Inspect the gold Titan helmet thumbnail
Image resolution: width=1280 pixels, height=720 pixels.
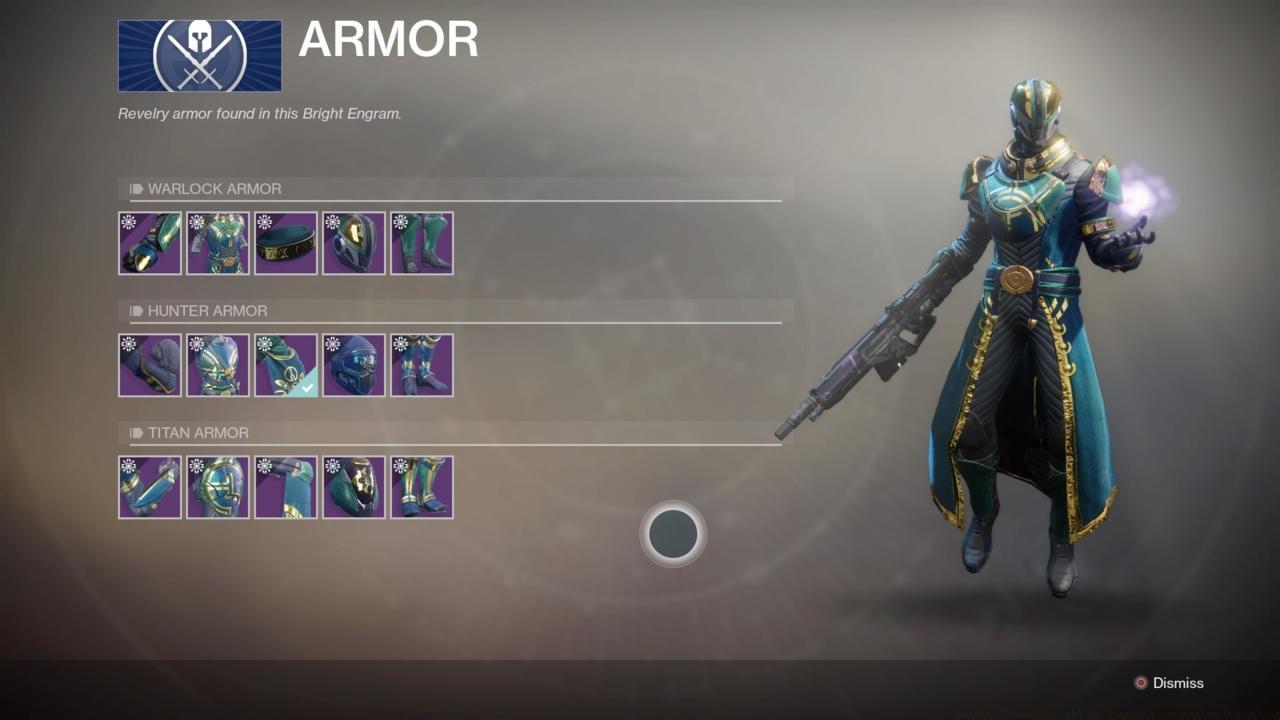pyautogui.click(x=354, y=487)
